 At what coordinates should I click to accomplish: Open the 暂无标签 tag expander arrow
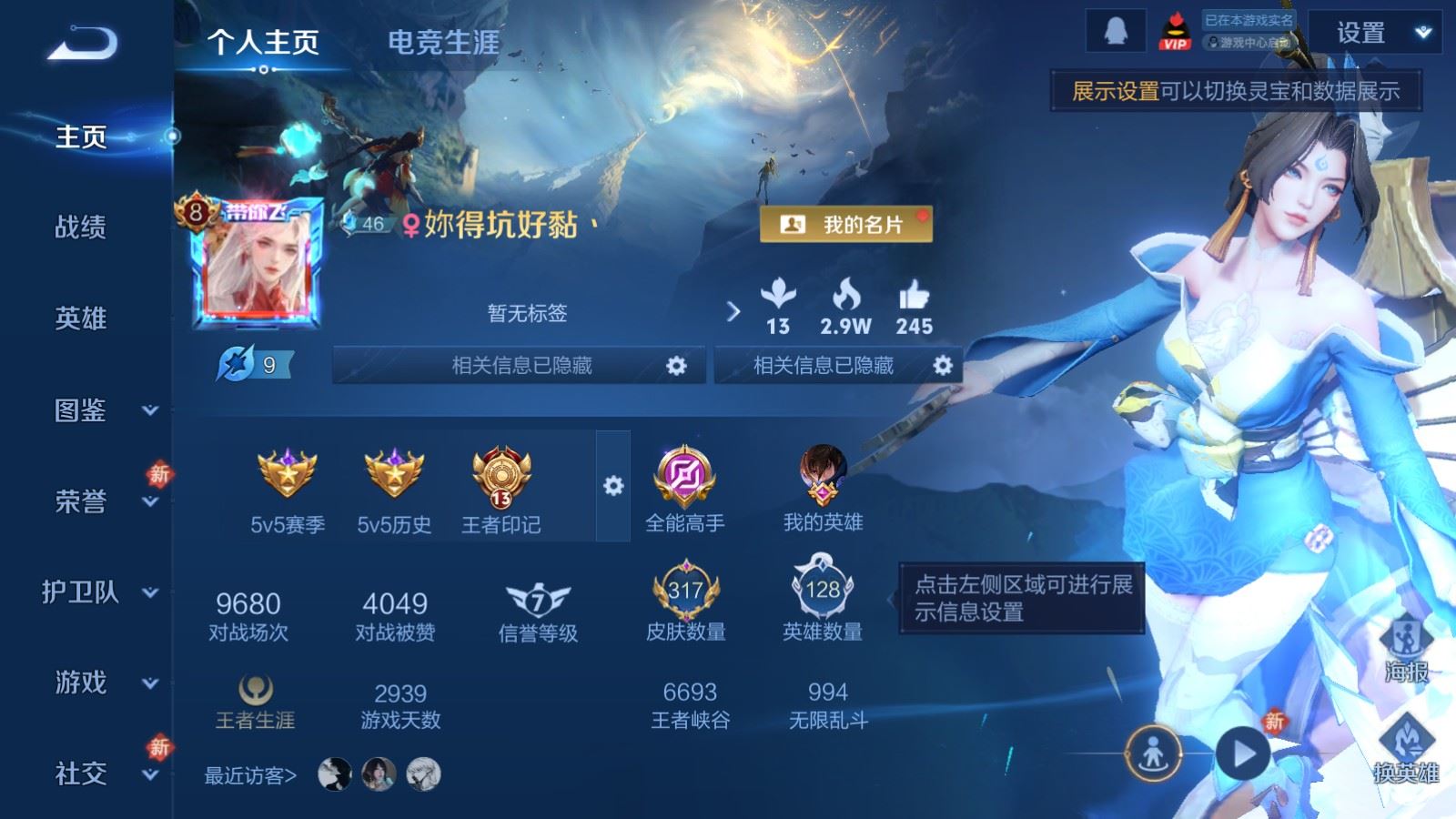pos(733,313)
